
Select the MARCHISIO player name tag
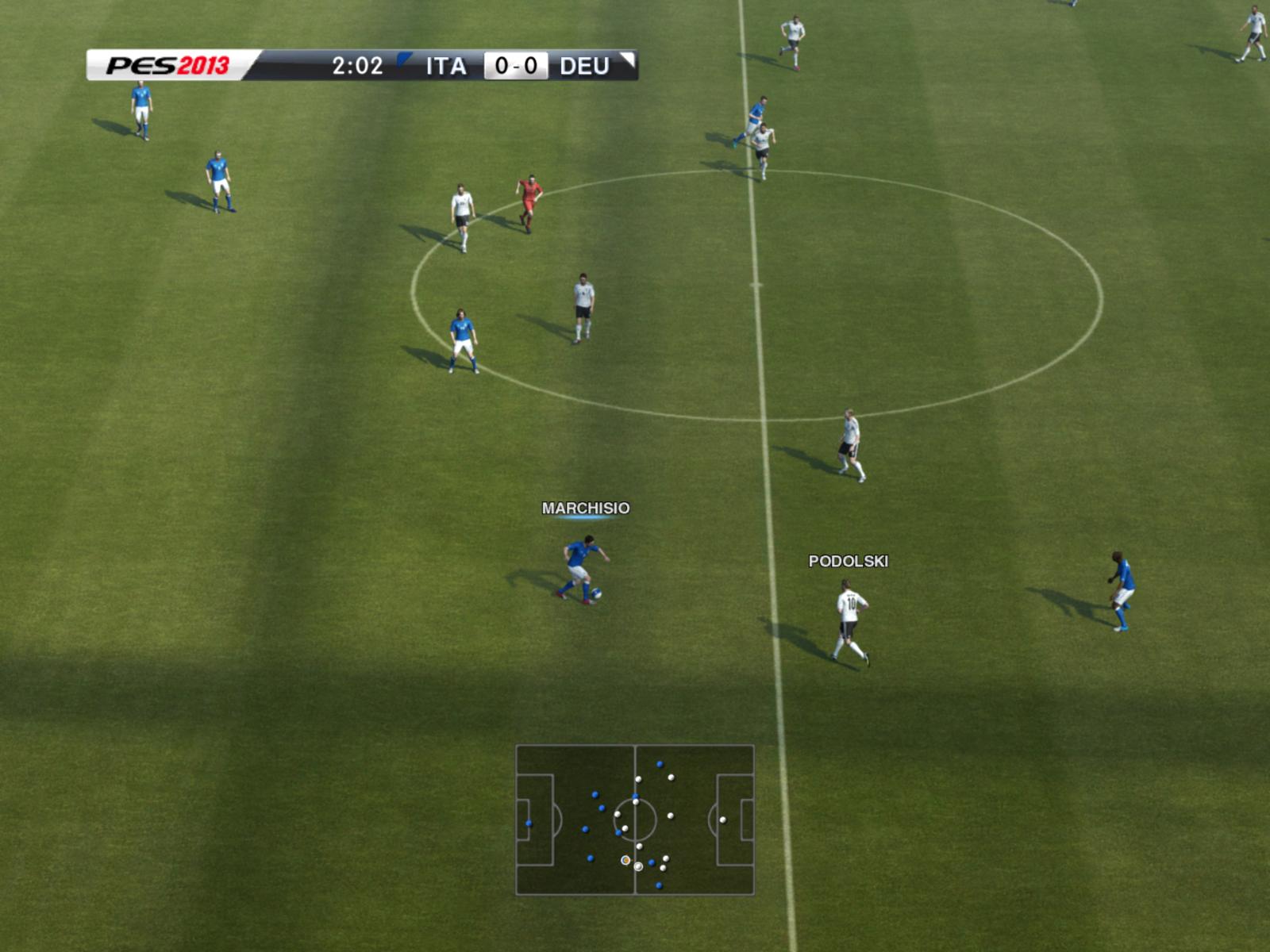(586, 508)
